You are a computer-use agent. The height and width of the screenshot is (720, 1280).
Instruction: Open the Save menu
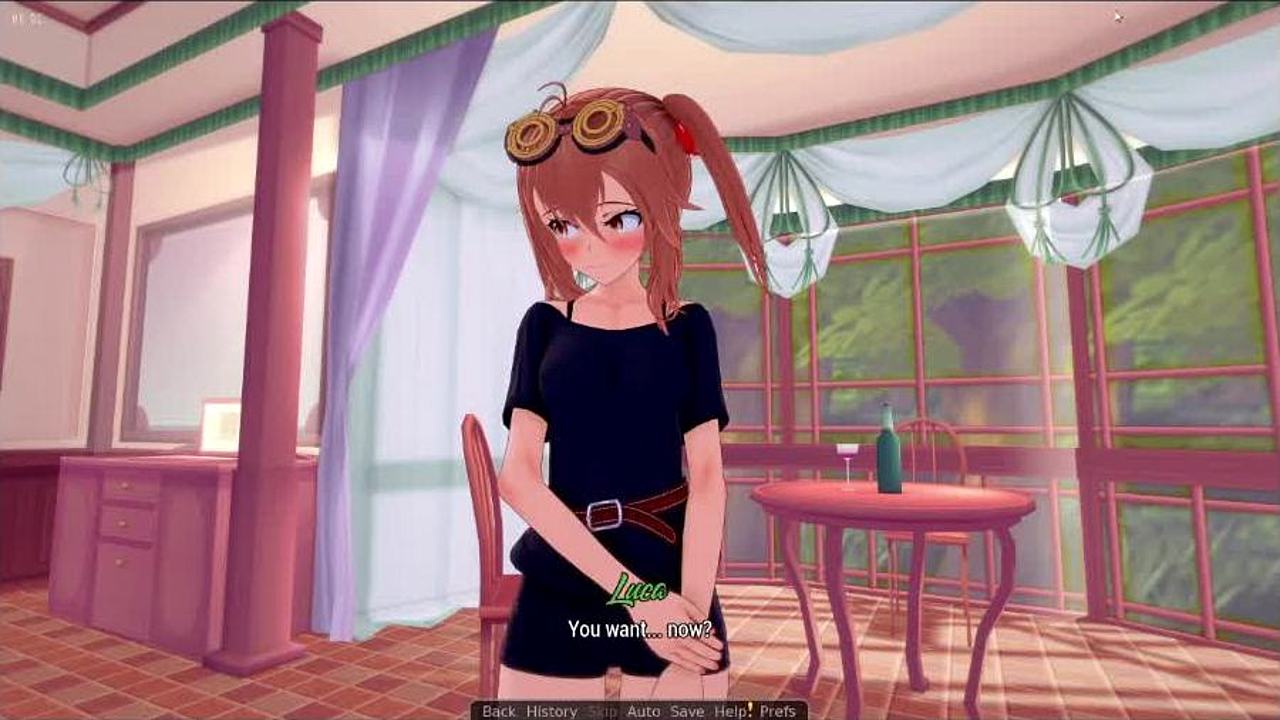coord(687,711)
